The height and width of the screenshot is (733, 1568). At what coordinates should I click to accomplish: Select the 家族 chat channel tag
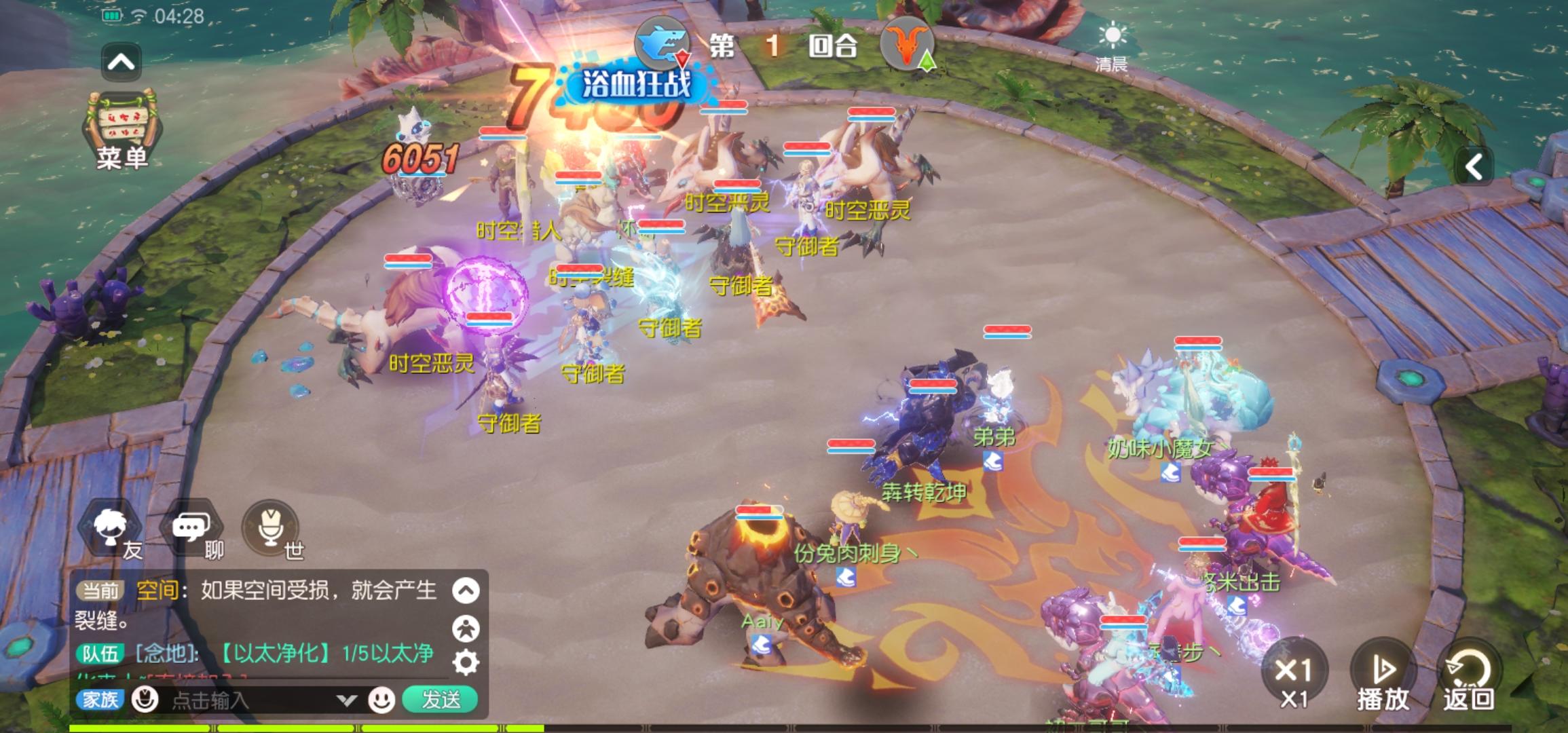coord(100,700)
